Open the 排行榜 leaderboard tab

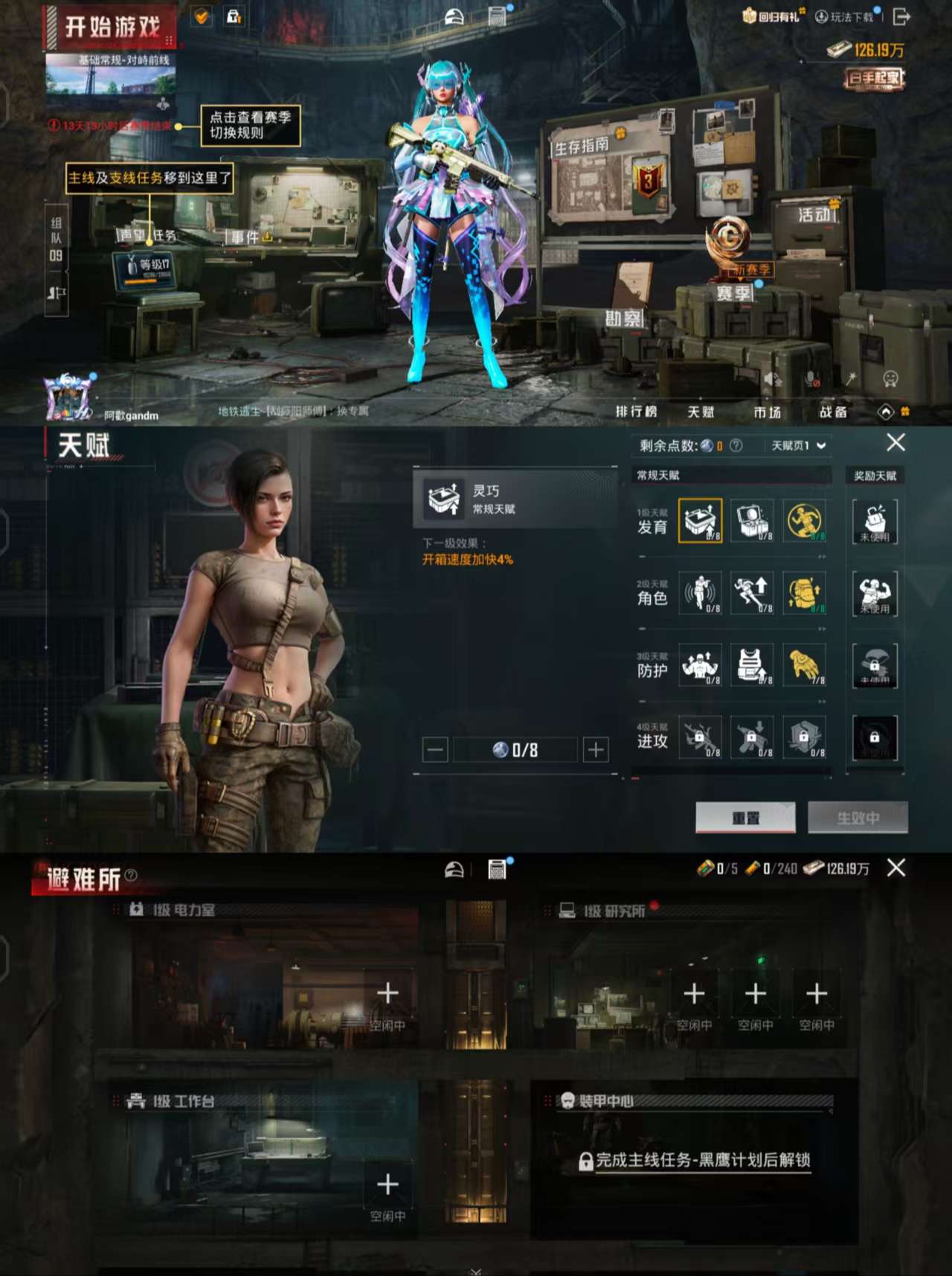[638, 410]
